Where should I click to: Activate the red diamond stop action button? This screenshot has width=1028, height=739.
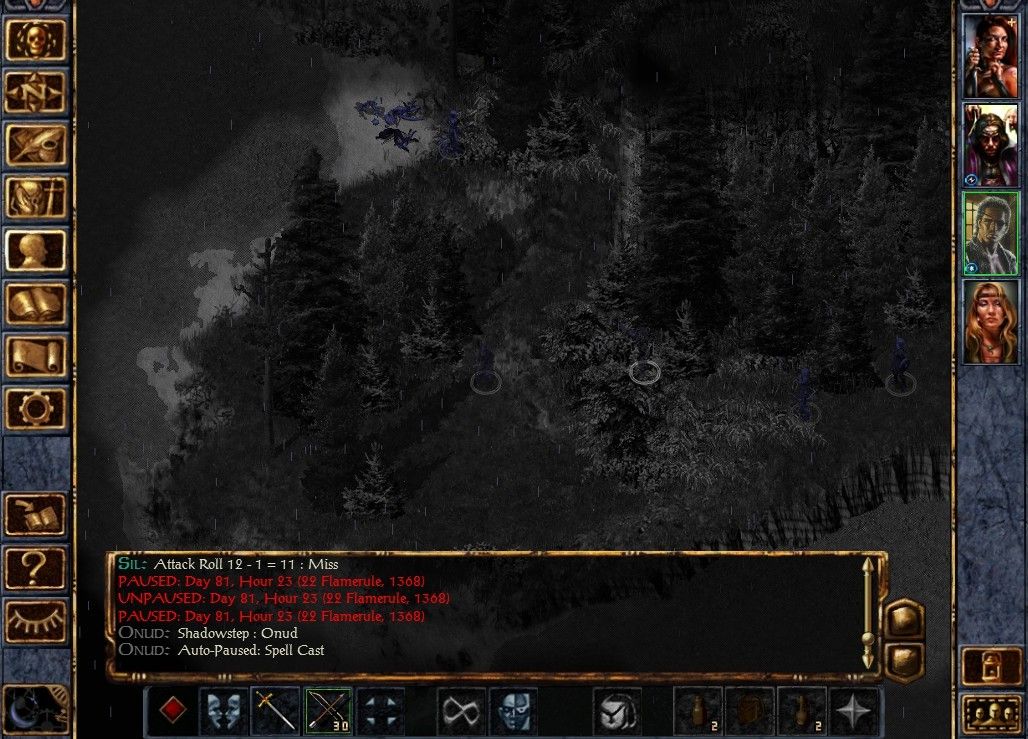[172, 711]
